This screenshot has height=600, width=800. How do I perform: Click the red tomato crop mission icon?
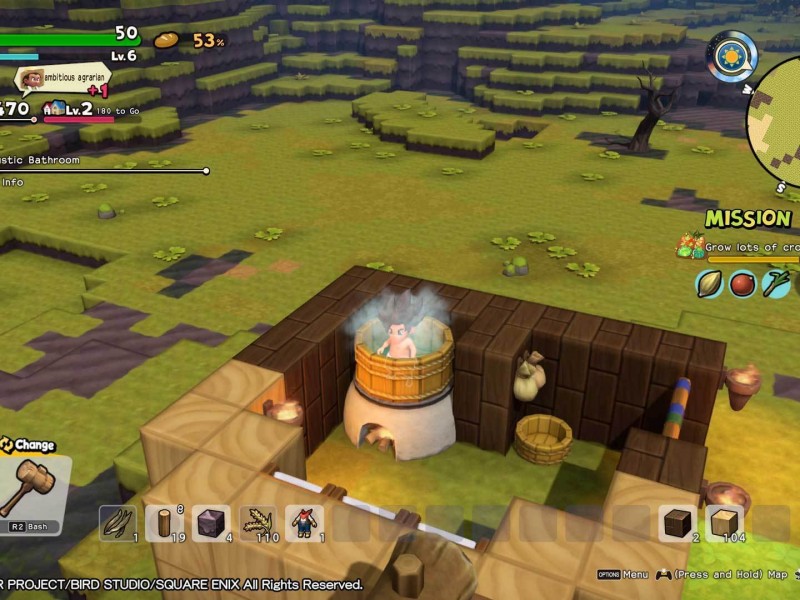click(x=742, y=283)
